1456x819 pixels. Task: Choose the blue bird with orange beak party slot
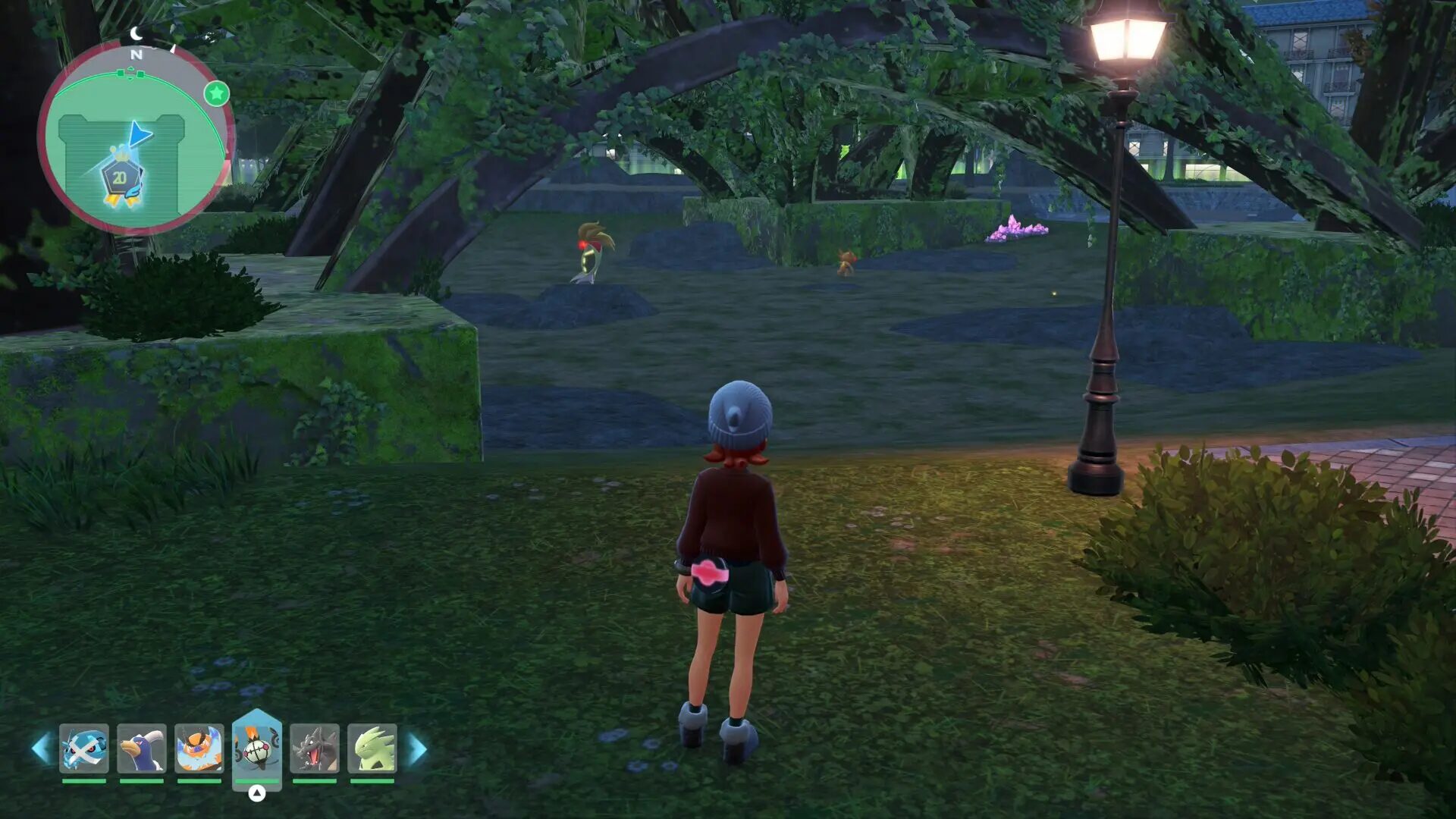[142, 748]
